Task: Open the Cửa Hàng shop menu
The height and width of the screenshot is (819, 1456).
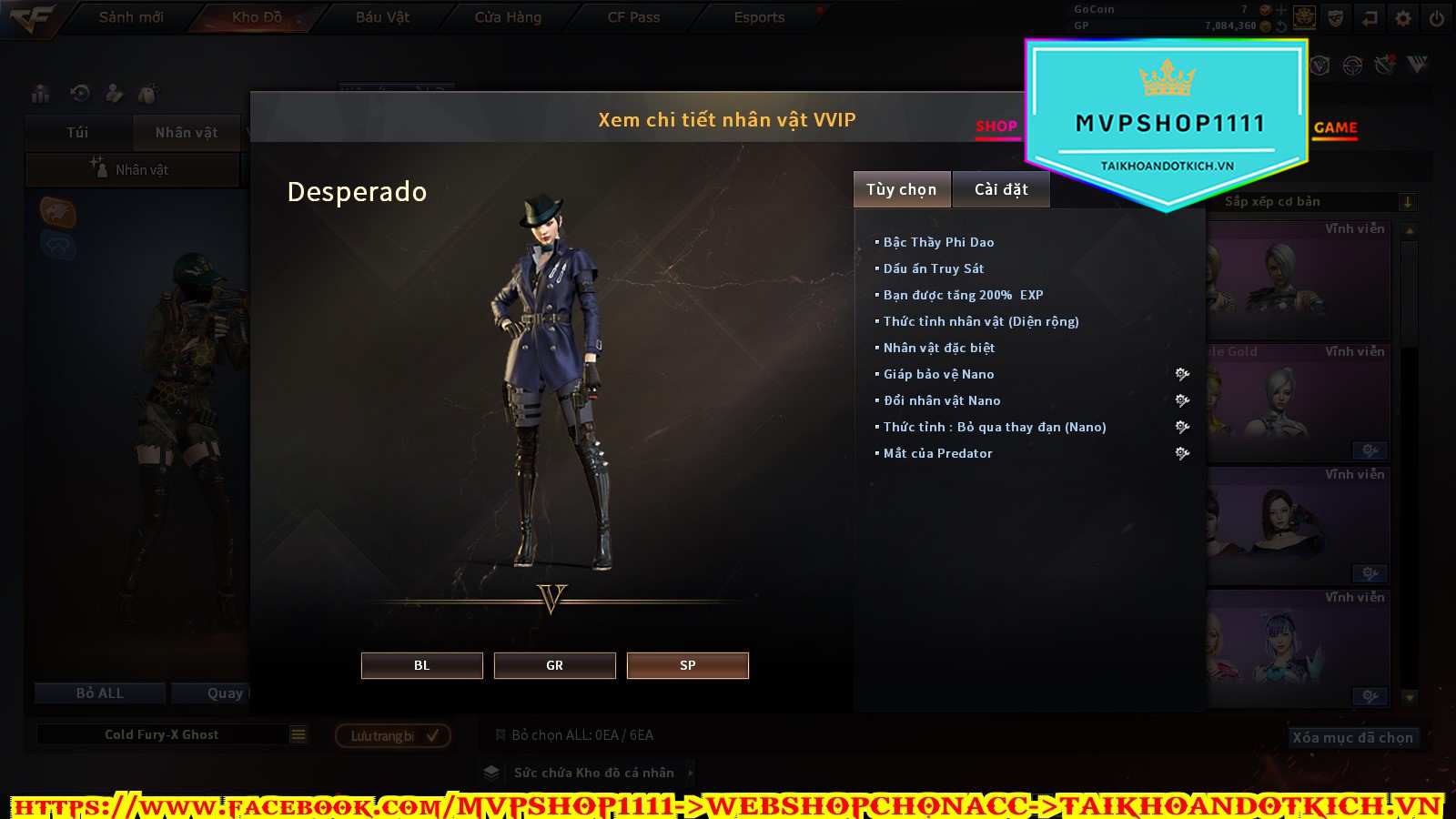Action: (508, 17)
